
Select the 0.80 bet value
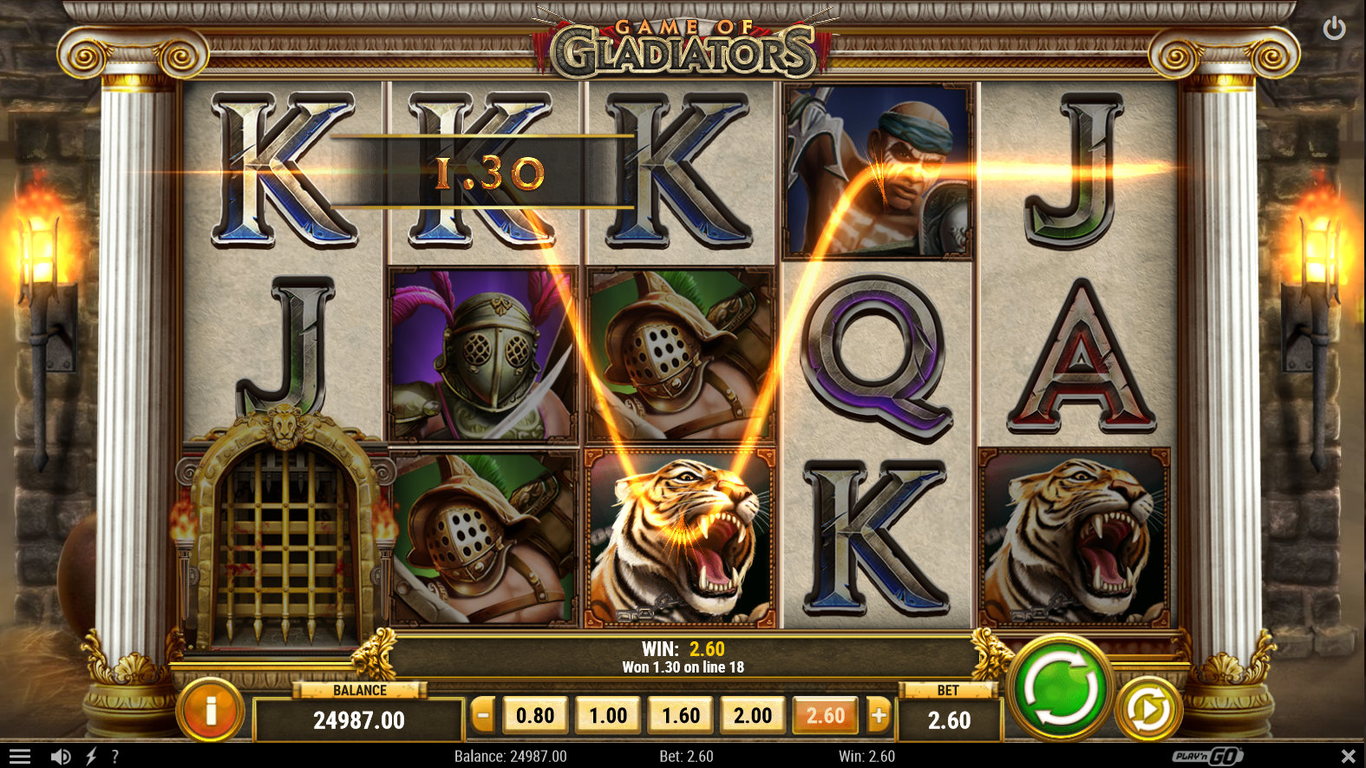pos(535,715)
